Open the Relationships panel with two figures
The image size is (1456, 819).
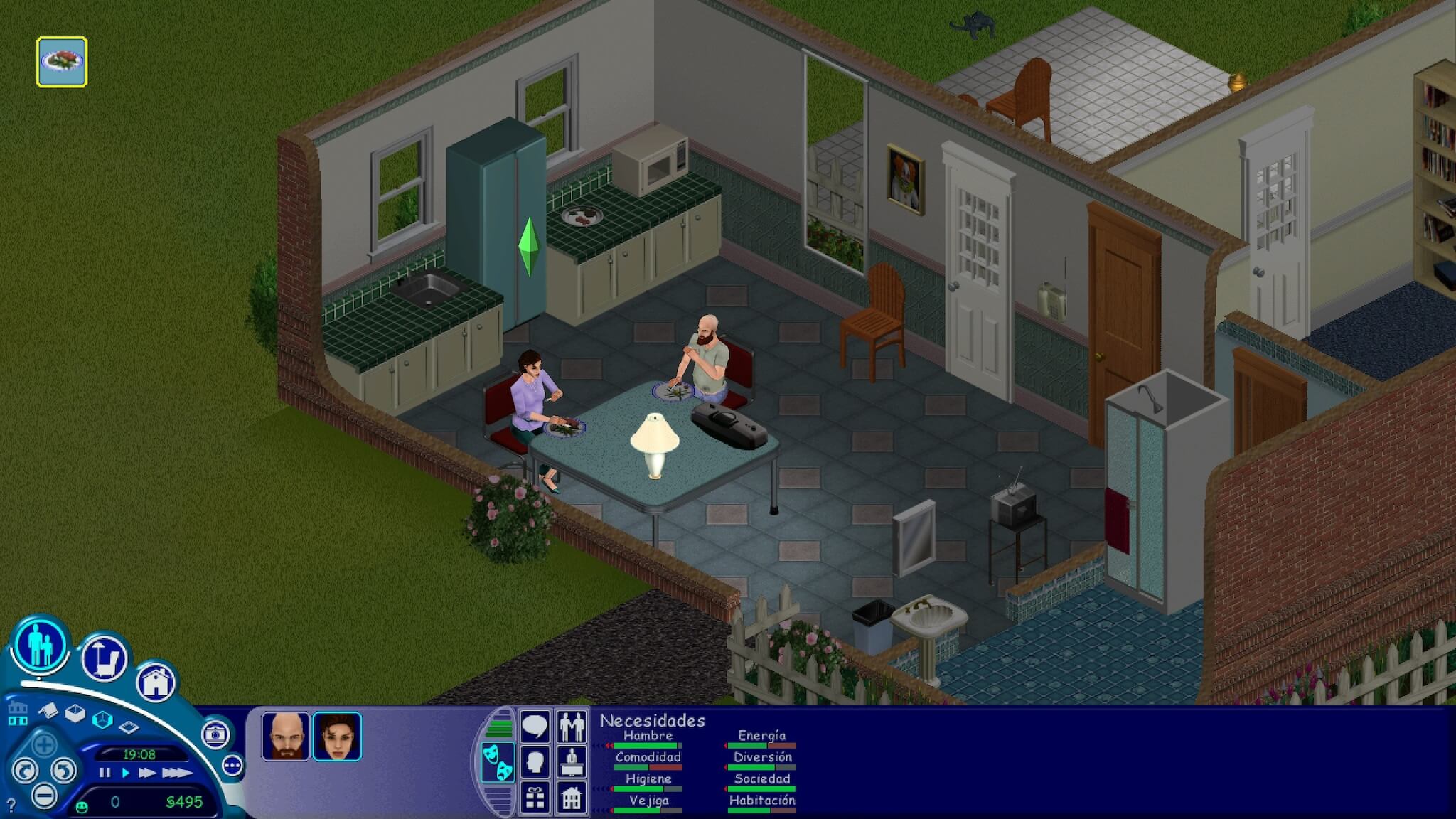[x=572, y=726]
